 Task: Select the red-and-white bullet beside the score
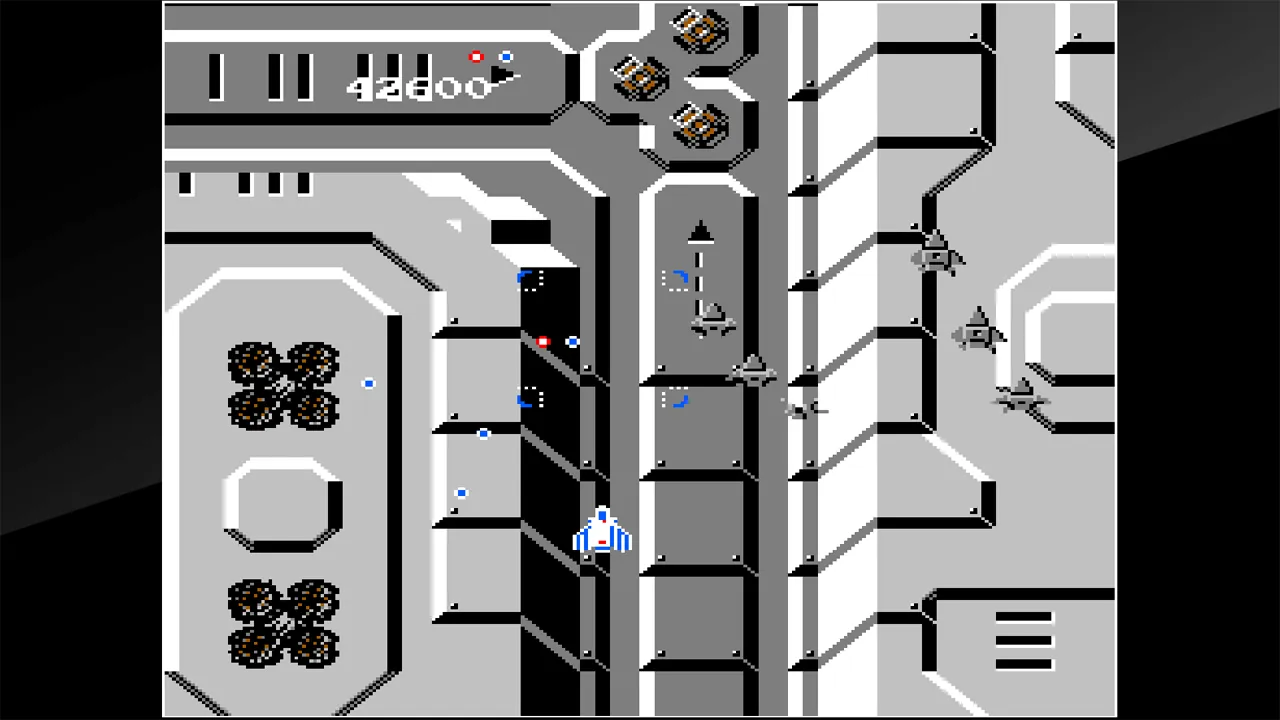point(476,57)
